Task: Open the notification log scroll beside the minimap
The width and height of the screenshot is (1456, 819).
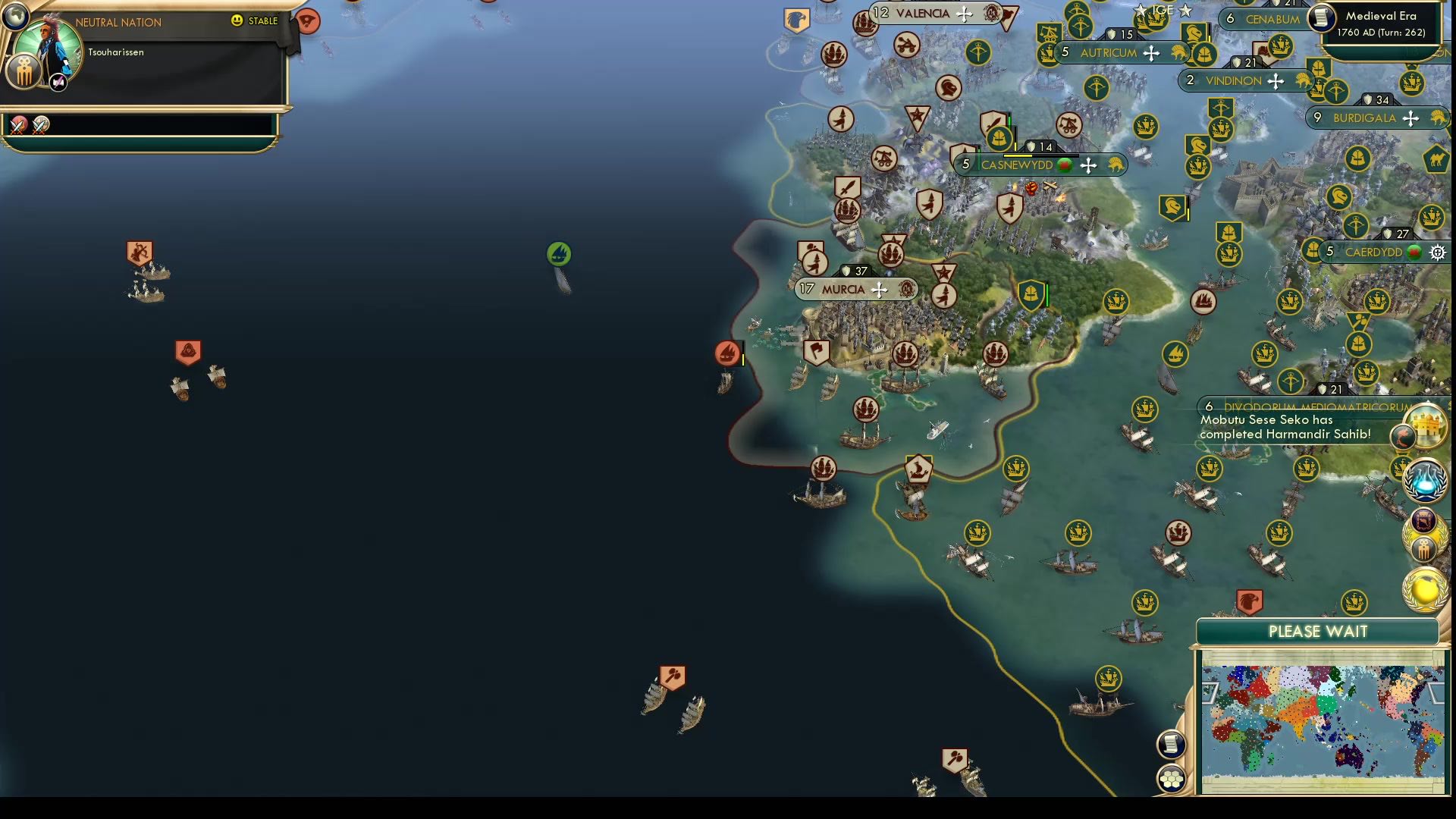Action: (x=1171, y=743)
